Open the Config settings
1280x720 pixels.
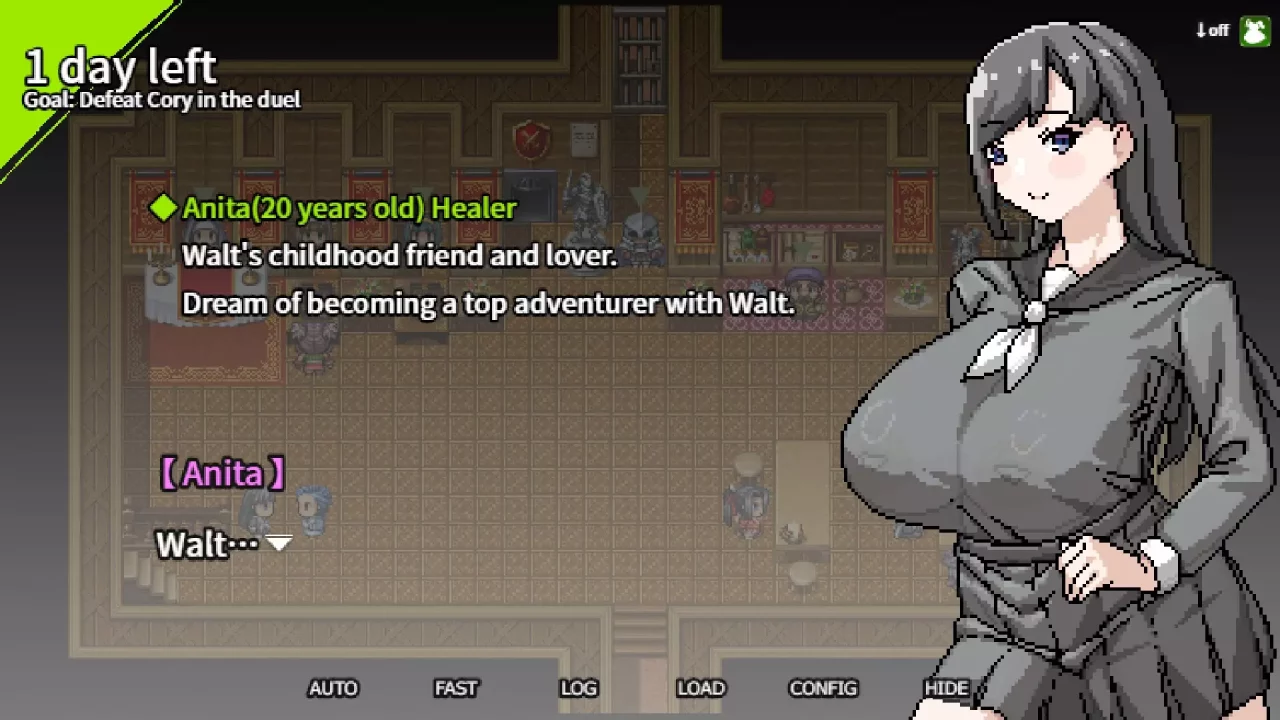click(x=823, y=688)
